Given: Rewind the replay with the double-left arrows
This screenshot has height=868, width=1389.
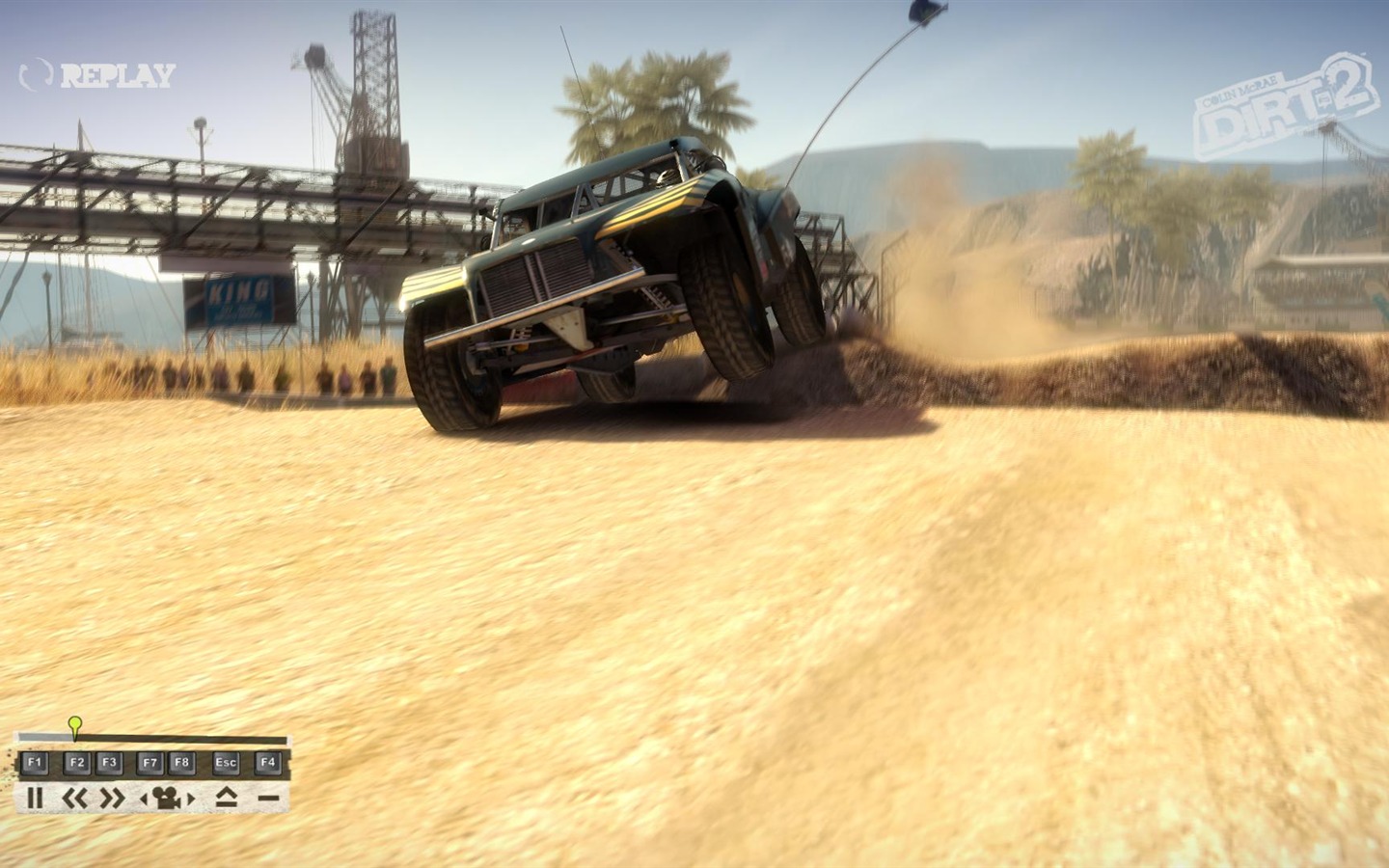Looking at the screenshot, I should coord(75,798).
